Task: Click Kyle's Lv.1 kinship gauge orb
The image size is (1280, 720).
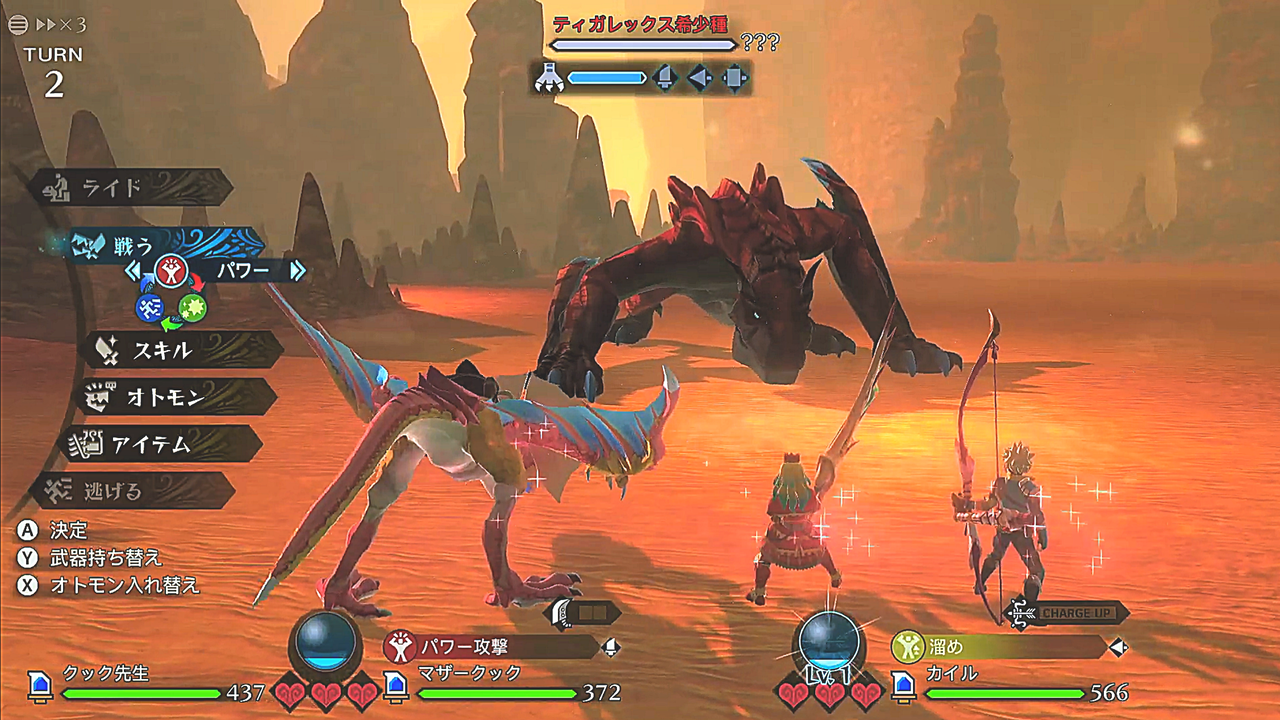Action: [829, 641]
